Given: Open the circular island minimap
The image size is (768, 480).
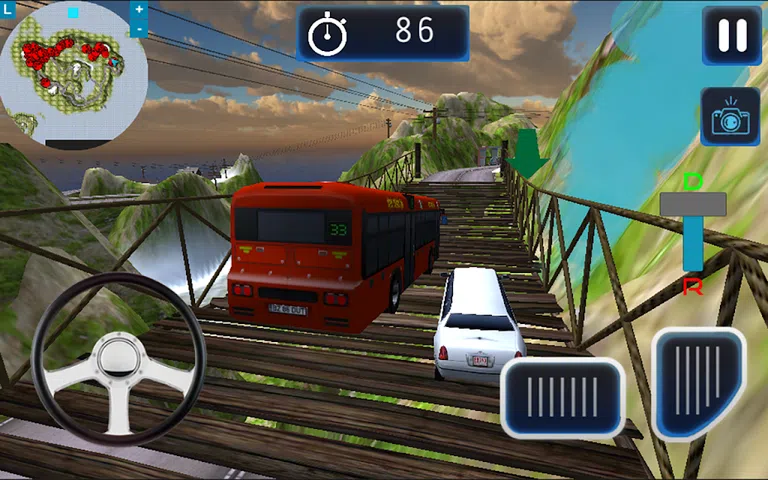Looking at the screenshot, I should (x=73, y=75).
